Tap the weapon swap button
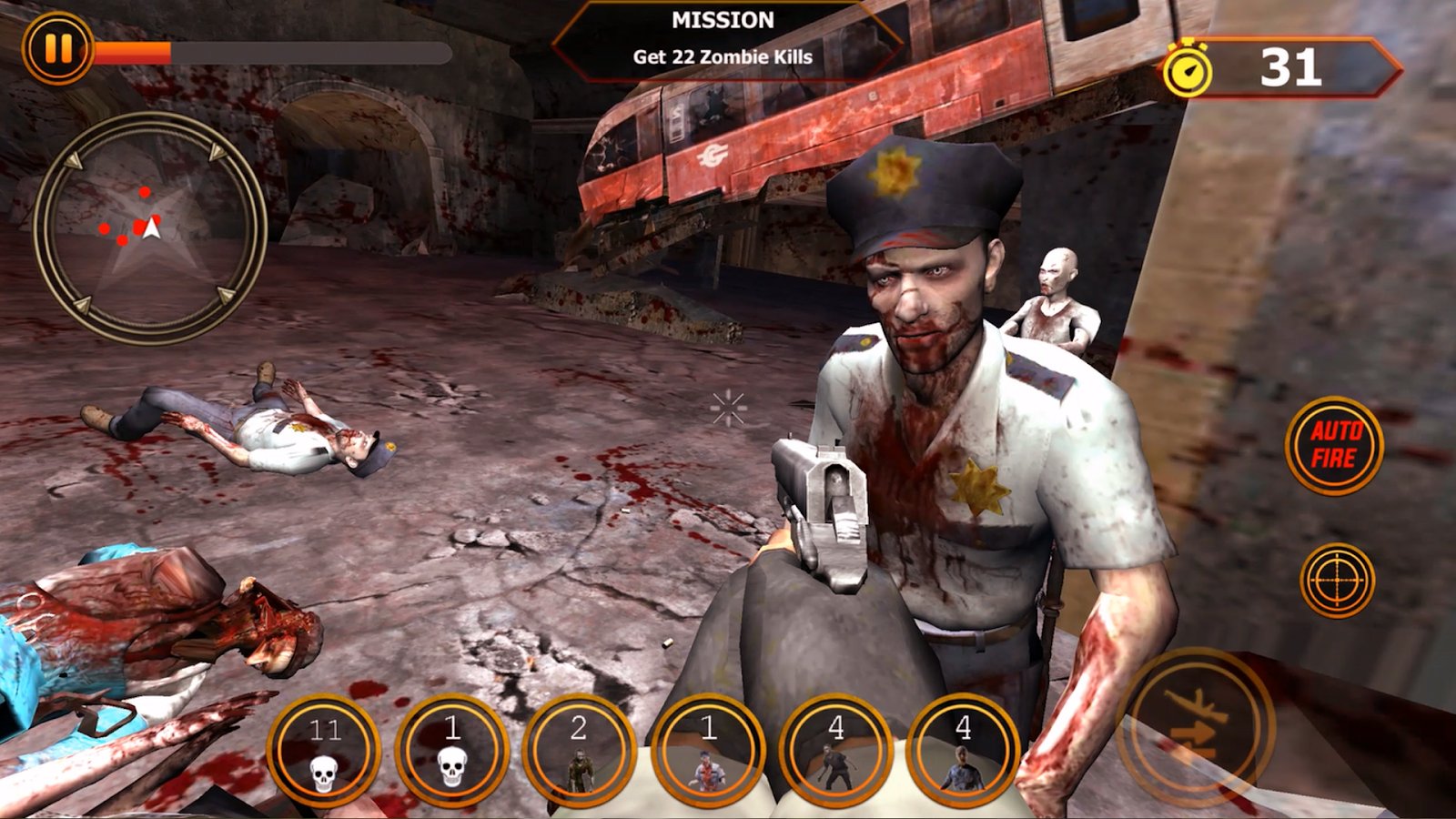Image resolution: width=1456 pixels, height=819 pixels. (x=1196, y=725)
